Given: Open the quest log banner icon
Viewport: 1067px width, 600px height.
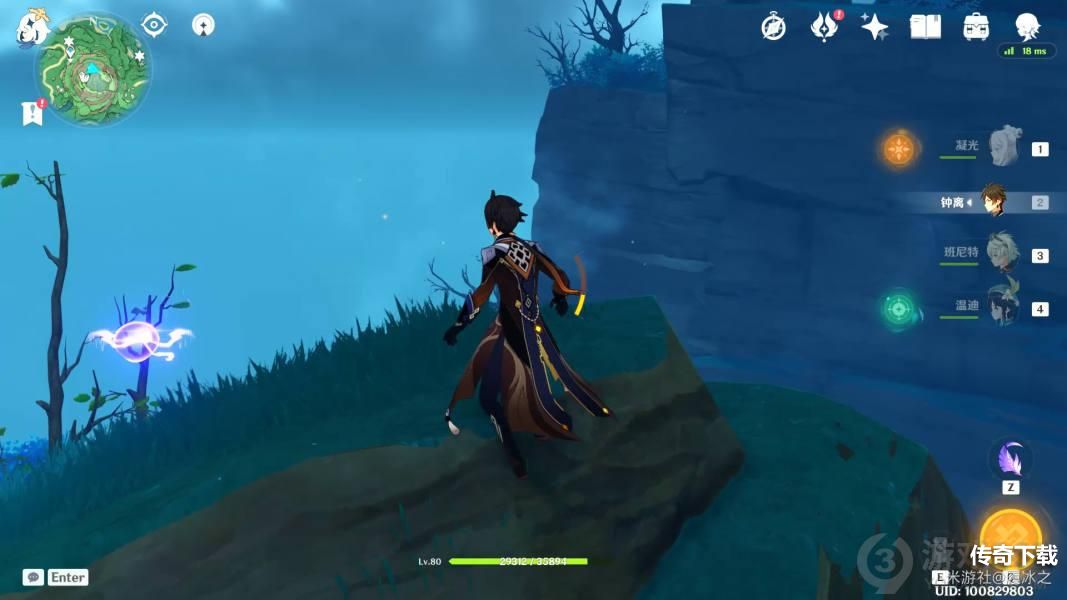Looking at the screenshot, I should coord(32,113).
